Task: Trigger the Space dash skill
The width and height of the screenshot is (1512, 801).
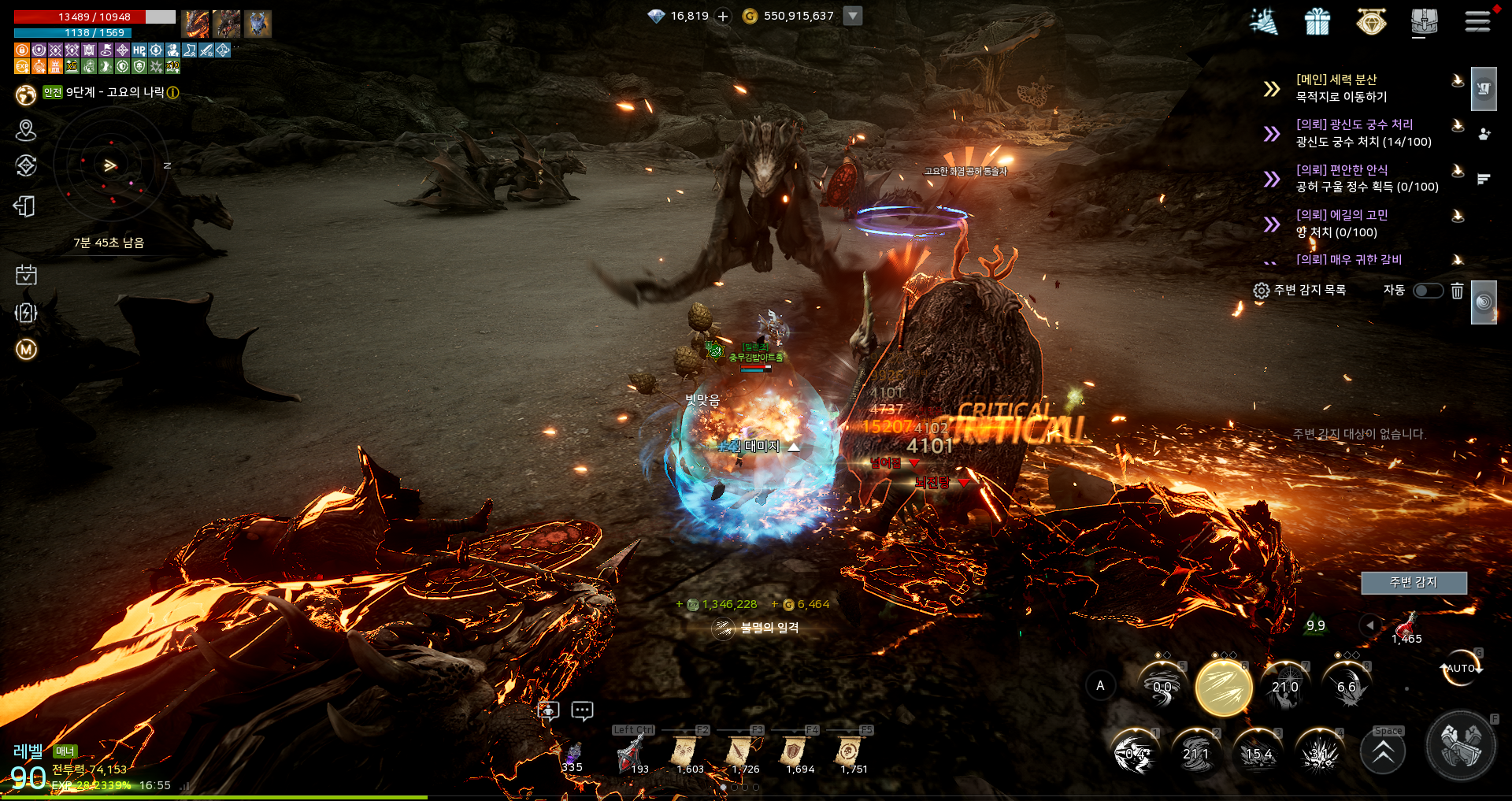Action: point(1383,752)
